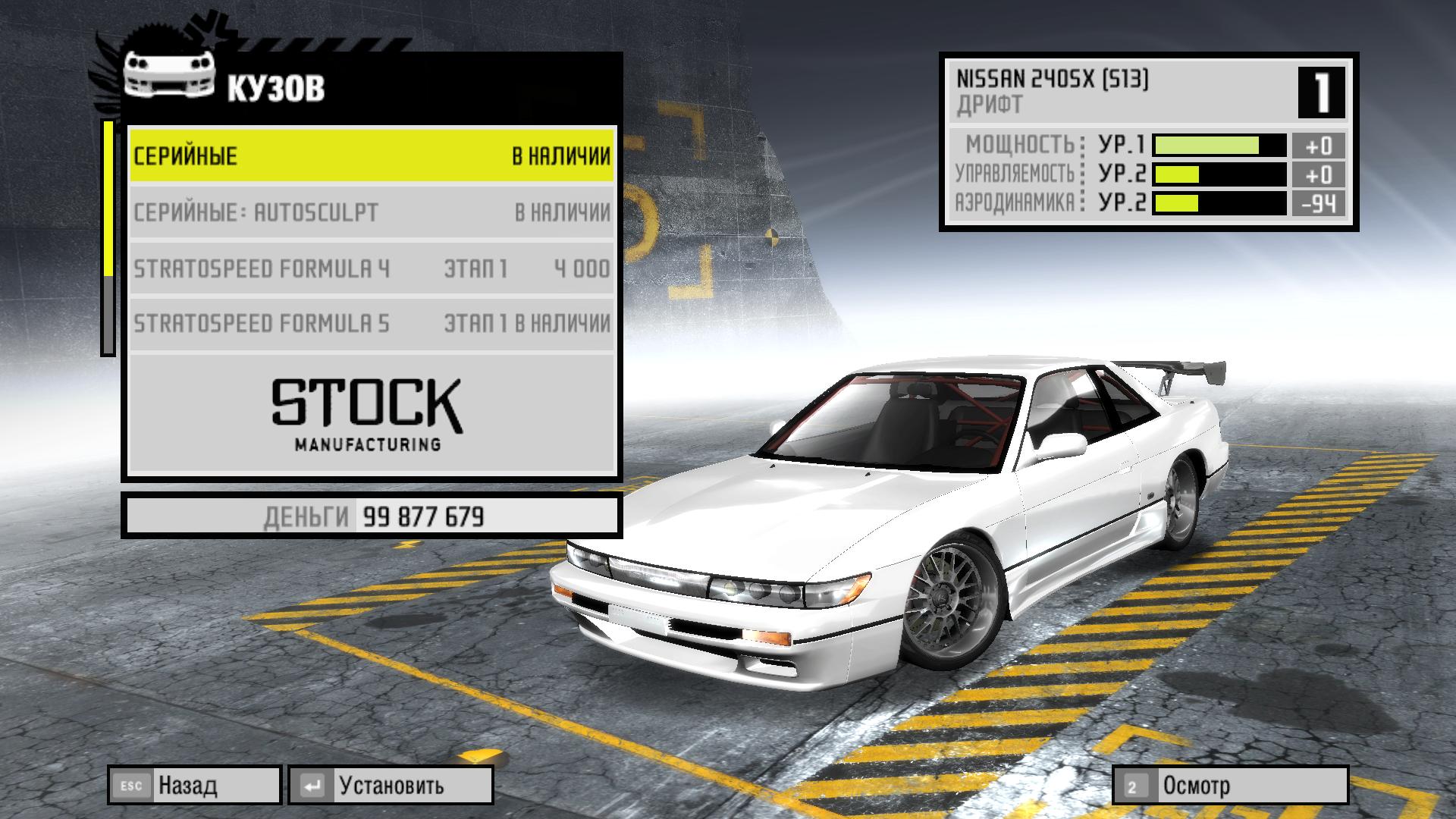Choose Серийные: Autosculpt body option
Screen dimensions: 1456x819
coord(371,212)
